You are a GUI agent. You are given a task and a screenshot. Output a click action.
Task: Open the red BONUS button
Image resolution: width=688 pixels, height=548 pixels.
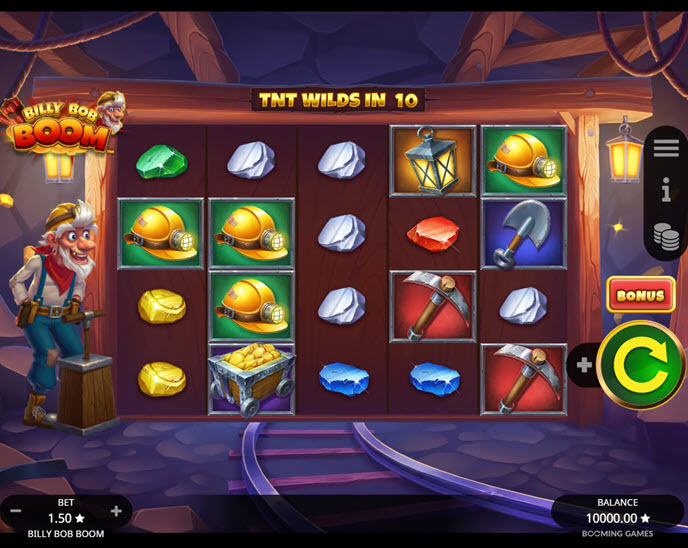coord(640,295)
